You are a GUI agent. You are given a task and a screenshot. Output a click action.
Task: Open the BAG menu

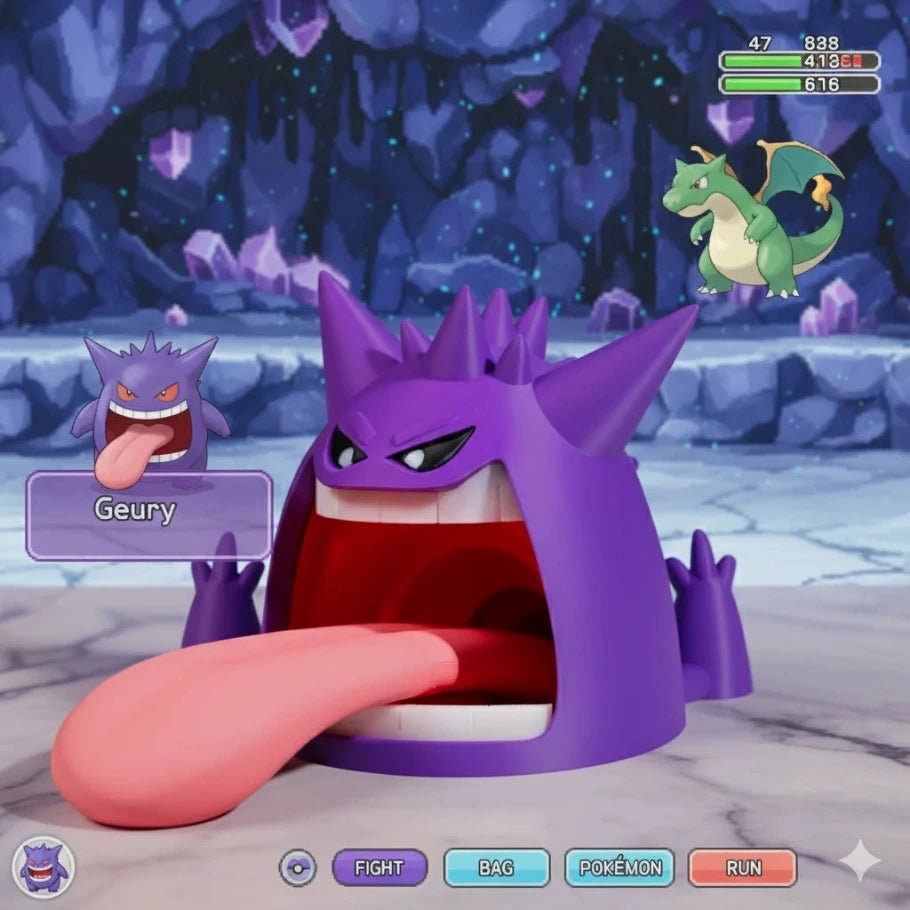coord(496,868)
